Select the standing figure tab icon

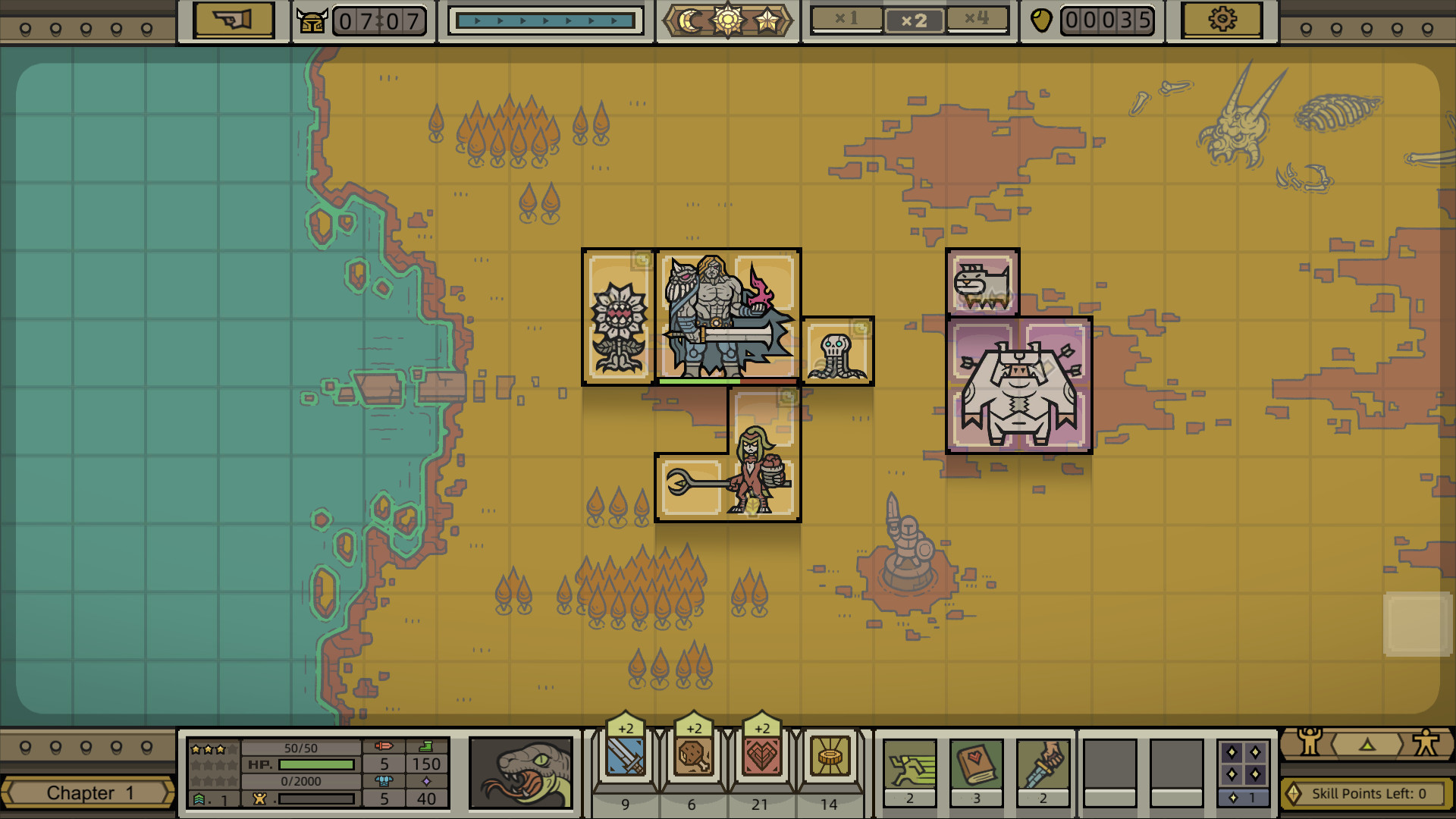pyautogui.click(x=1426, y=745)
